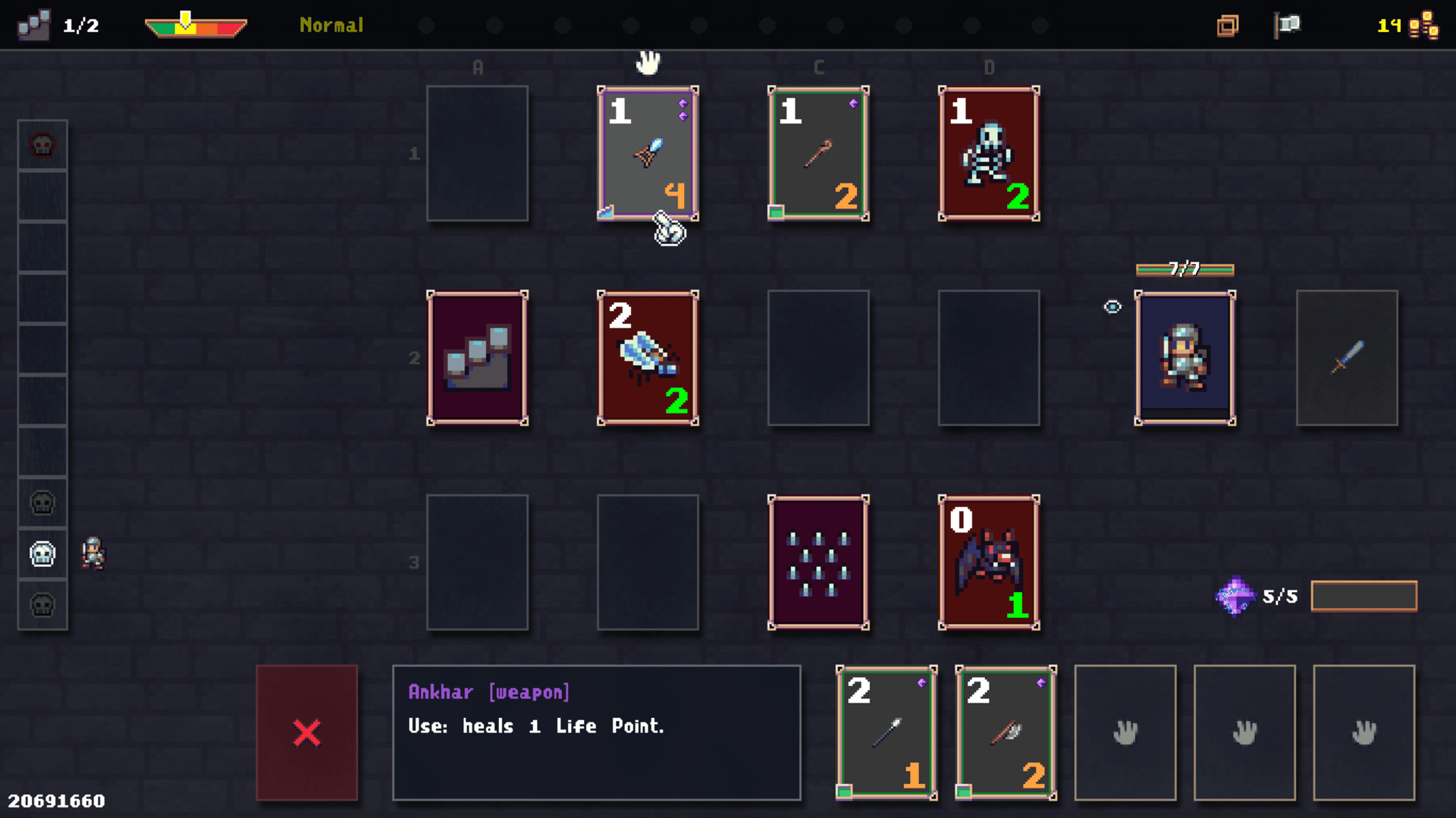
Task: Click the dungeon stairs progress icon showing 1/2
Action: (33, 24)
